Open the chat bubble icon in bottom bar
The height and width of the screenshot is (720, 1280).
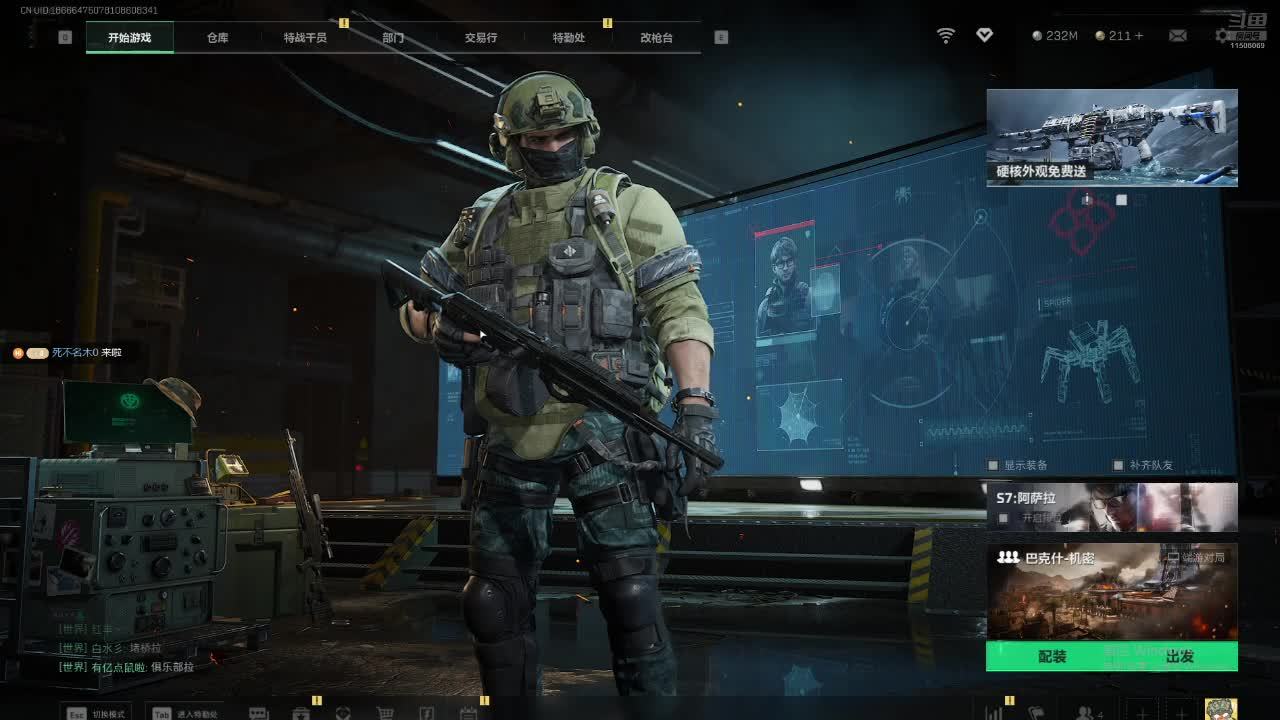258,714
